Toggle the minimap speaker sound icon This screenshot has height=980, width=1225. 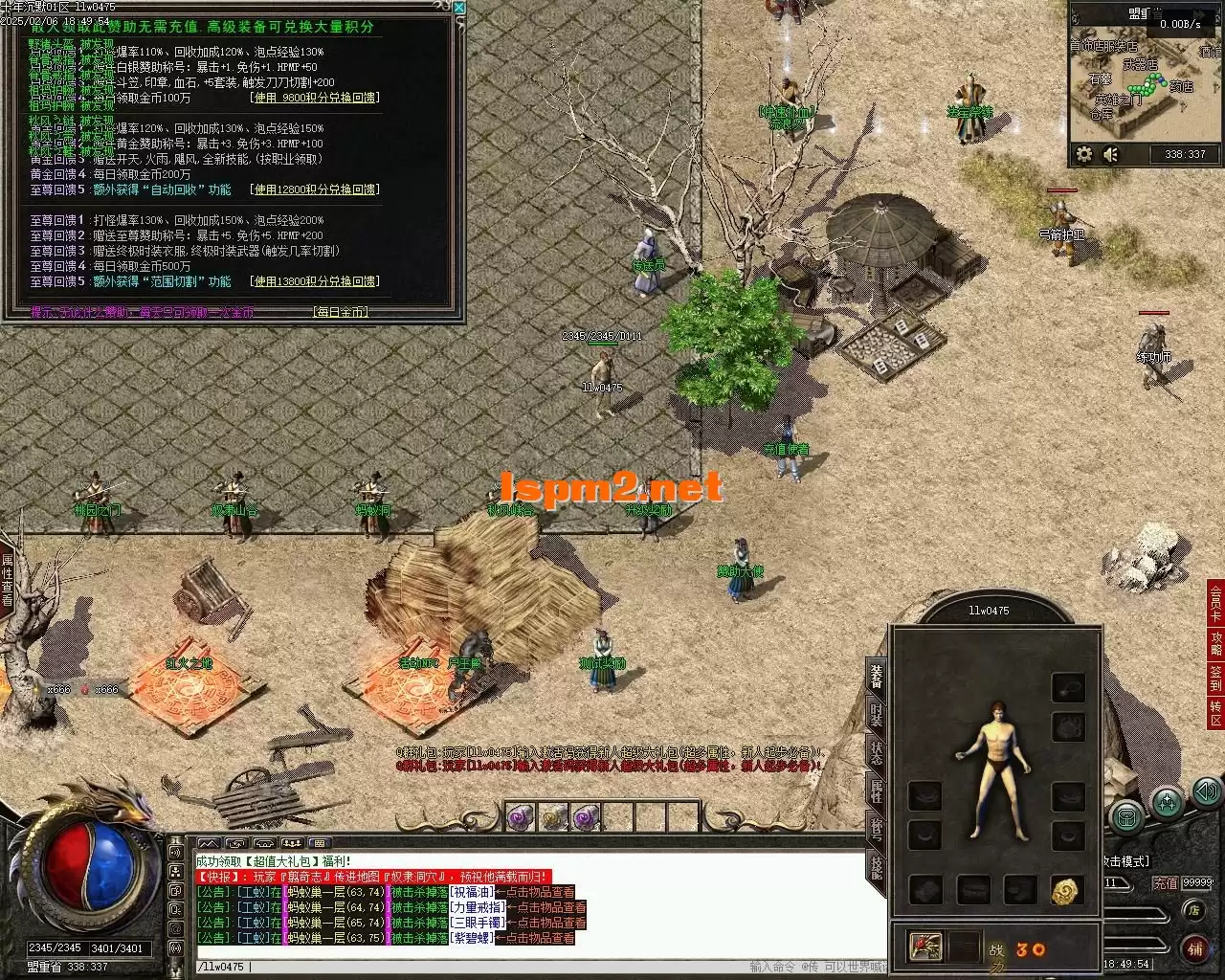pyautogui.click(x=1111, y=154)
